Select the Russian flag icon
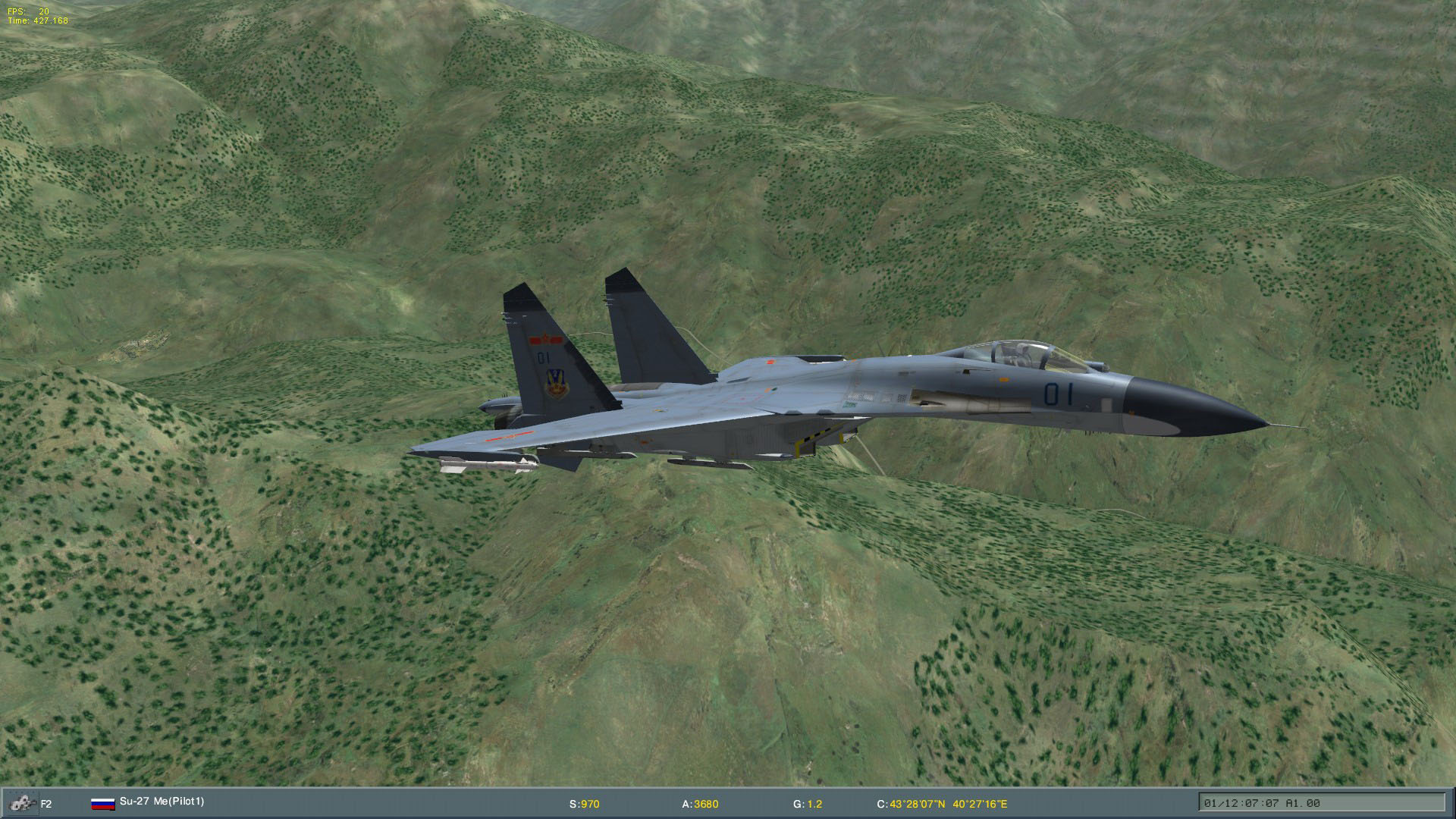 coord(102,803)
